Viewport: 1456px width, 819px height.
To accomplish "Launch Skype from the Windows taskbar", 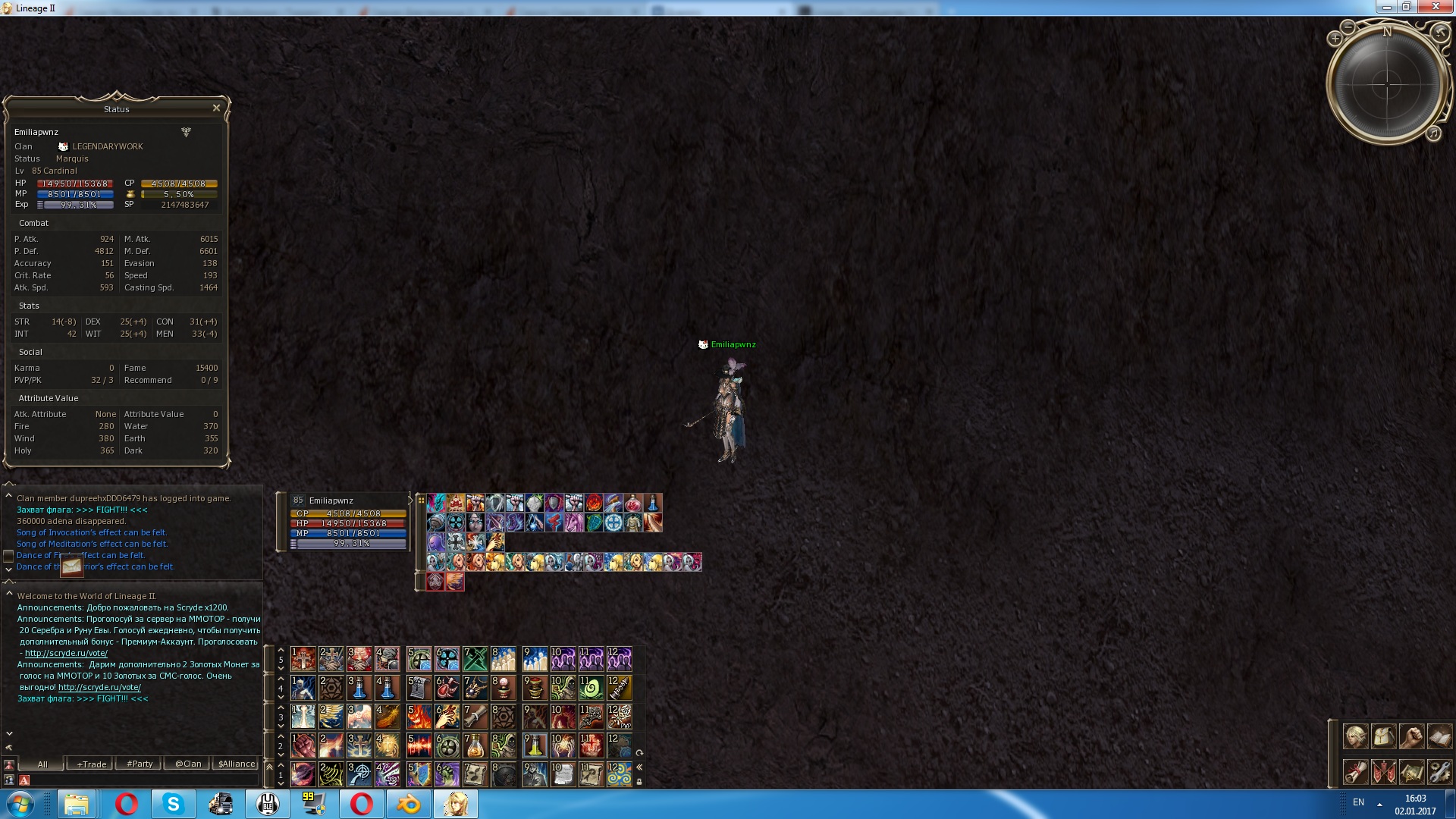I will coord(173,803).
